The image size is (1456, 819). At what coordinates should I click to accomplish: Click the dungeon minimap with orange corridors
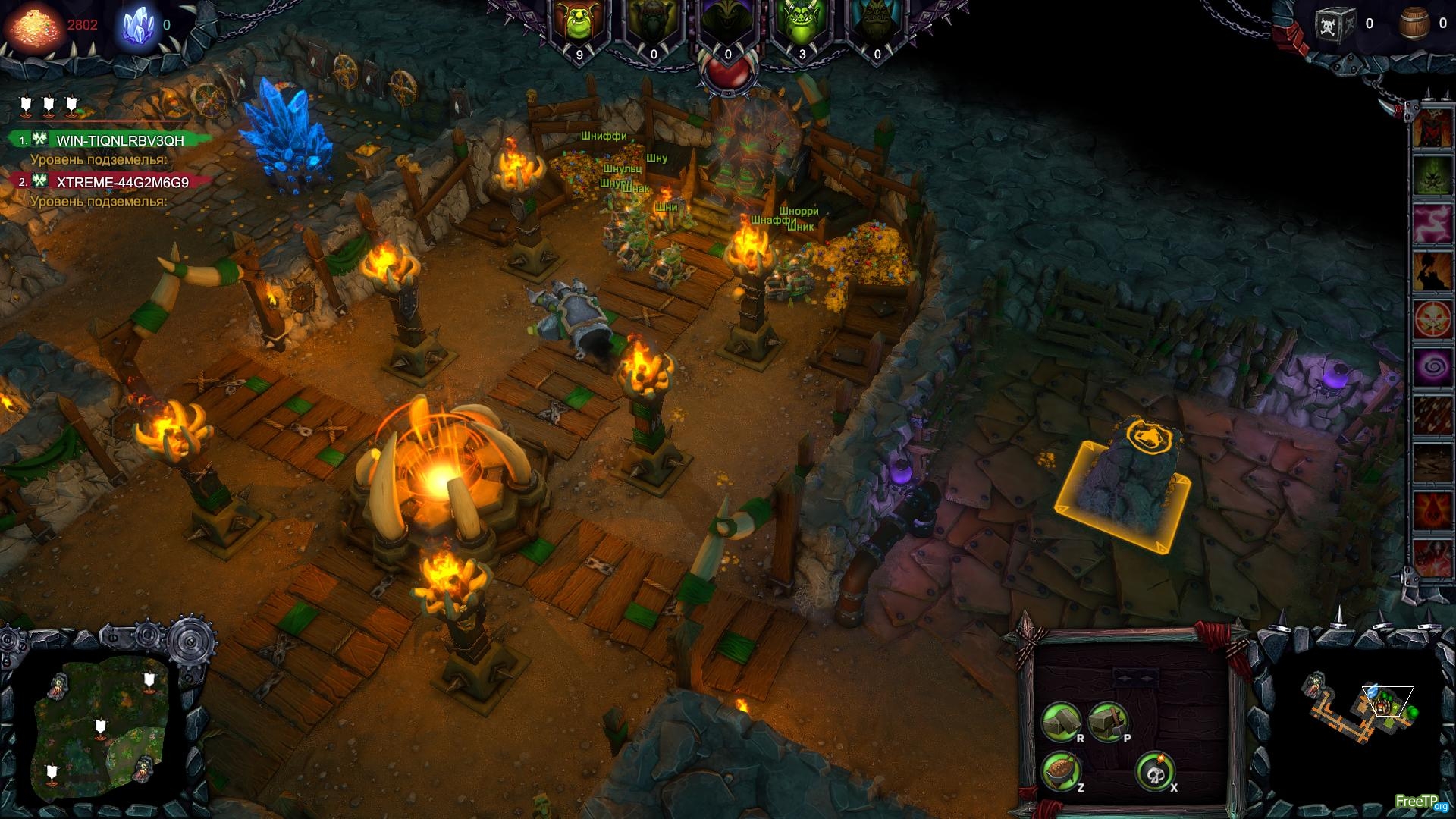1357,713
